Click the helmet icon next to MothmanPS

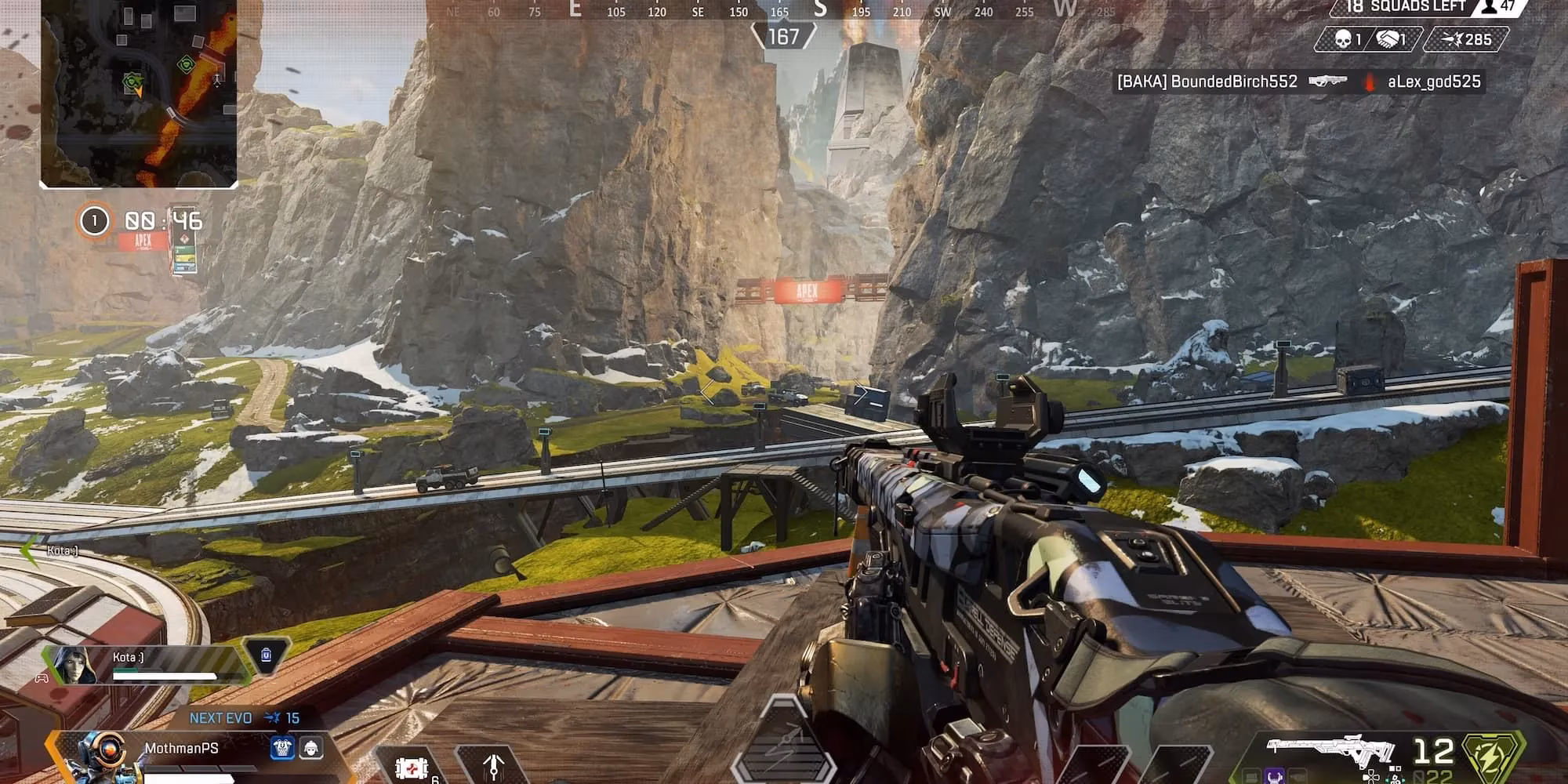tap(310, 746)
